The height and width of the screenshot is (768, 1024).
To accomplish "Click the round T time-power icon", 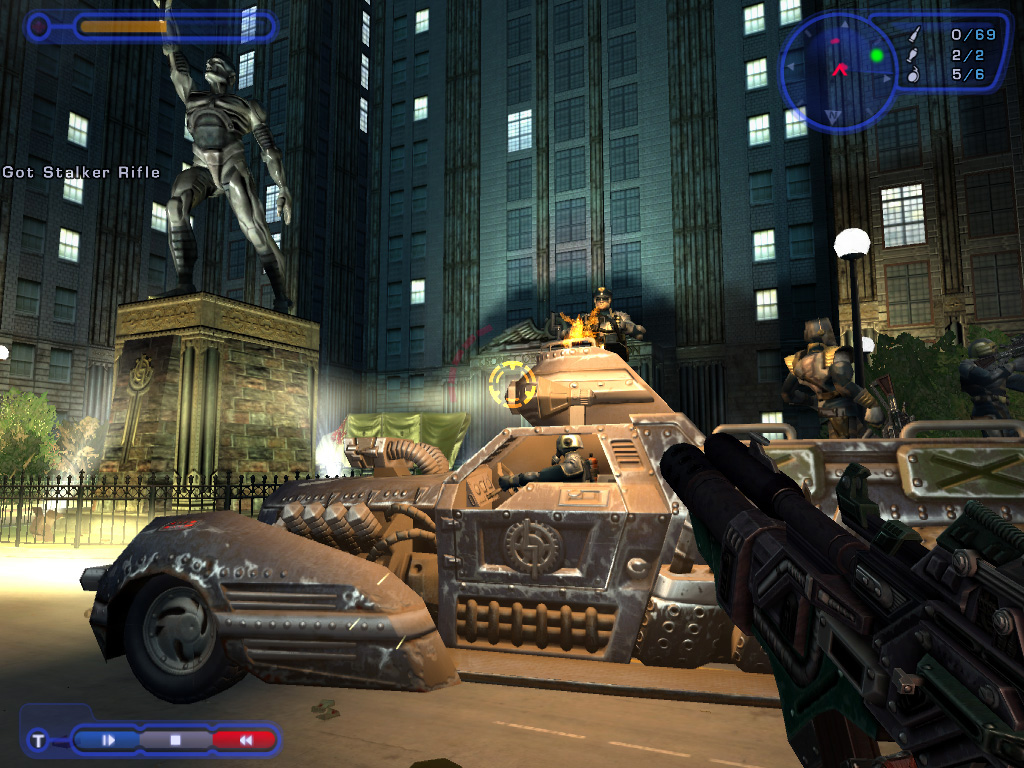I will pos(38,740).
